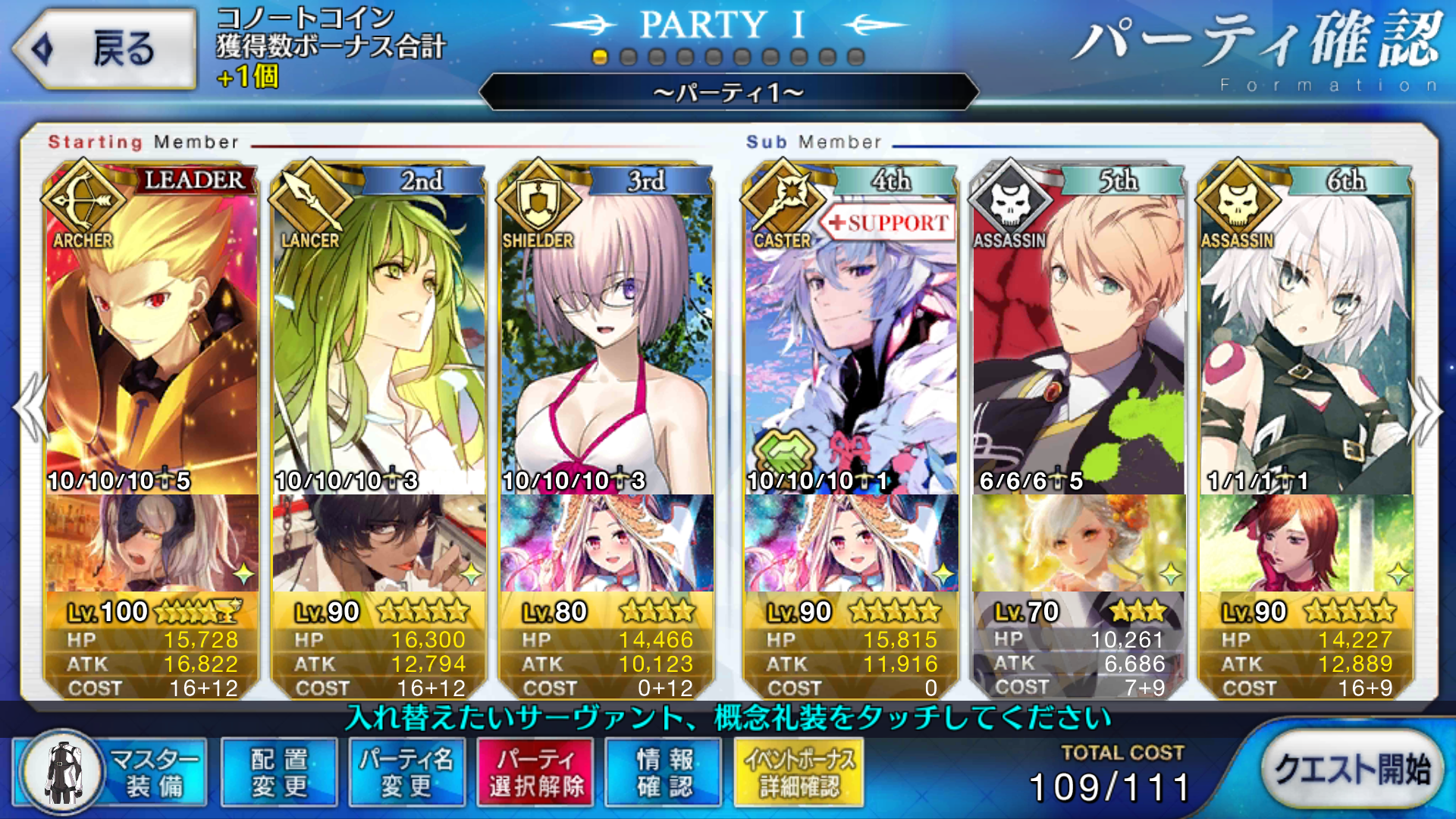Viewport: 1456px width, 819px height.
Task: Select the Leader Archer servant card
Action: pos(152,334)
